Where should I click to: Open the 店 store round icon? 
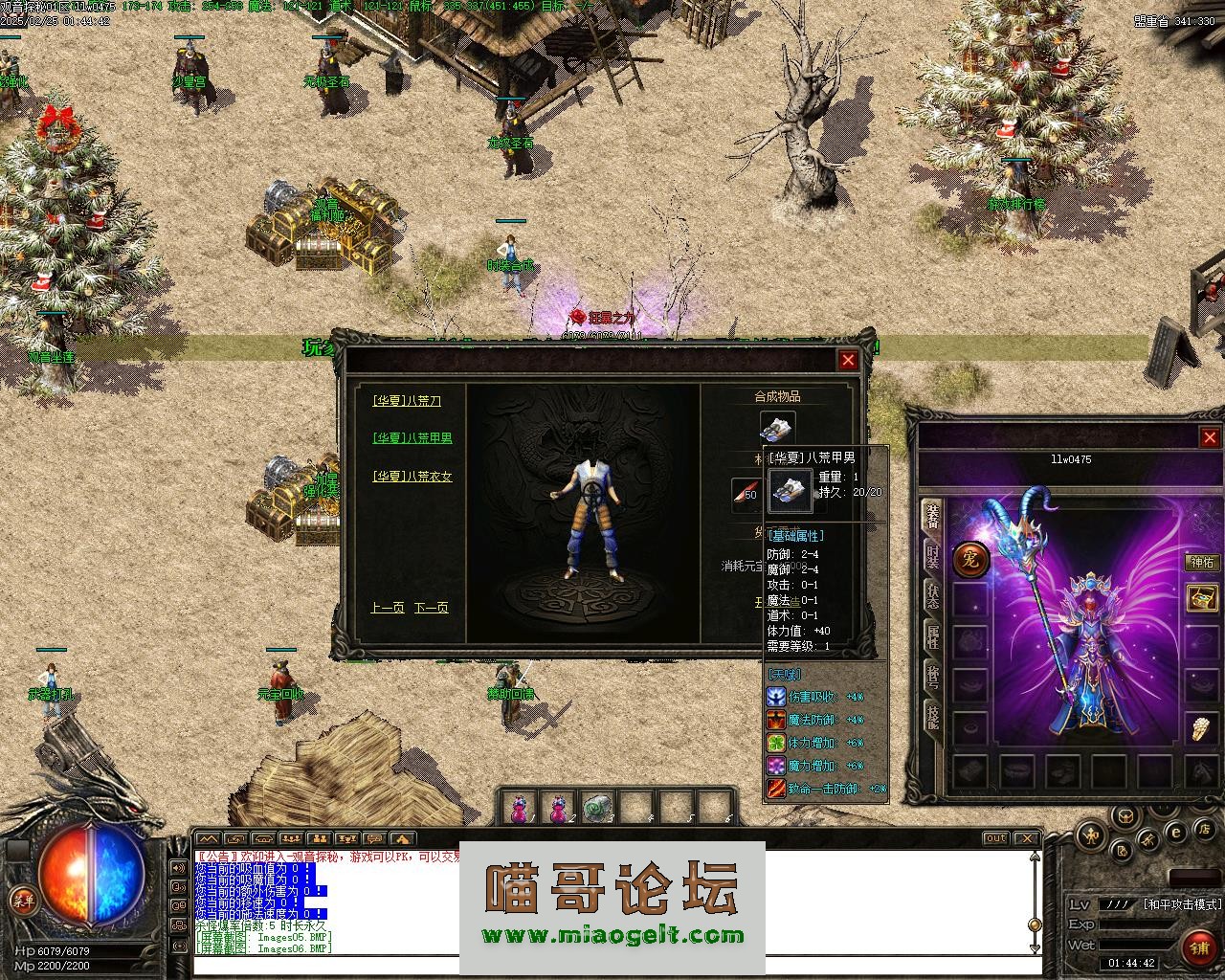pyautogui.click(x=1207, y=828)
